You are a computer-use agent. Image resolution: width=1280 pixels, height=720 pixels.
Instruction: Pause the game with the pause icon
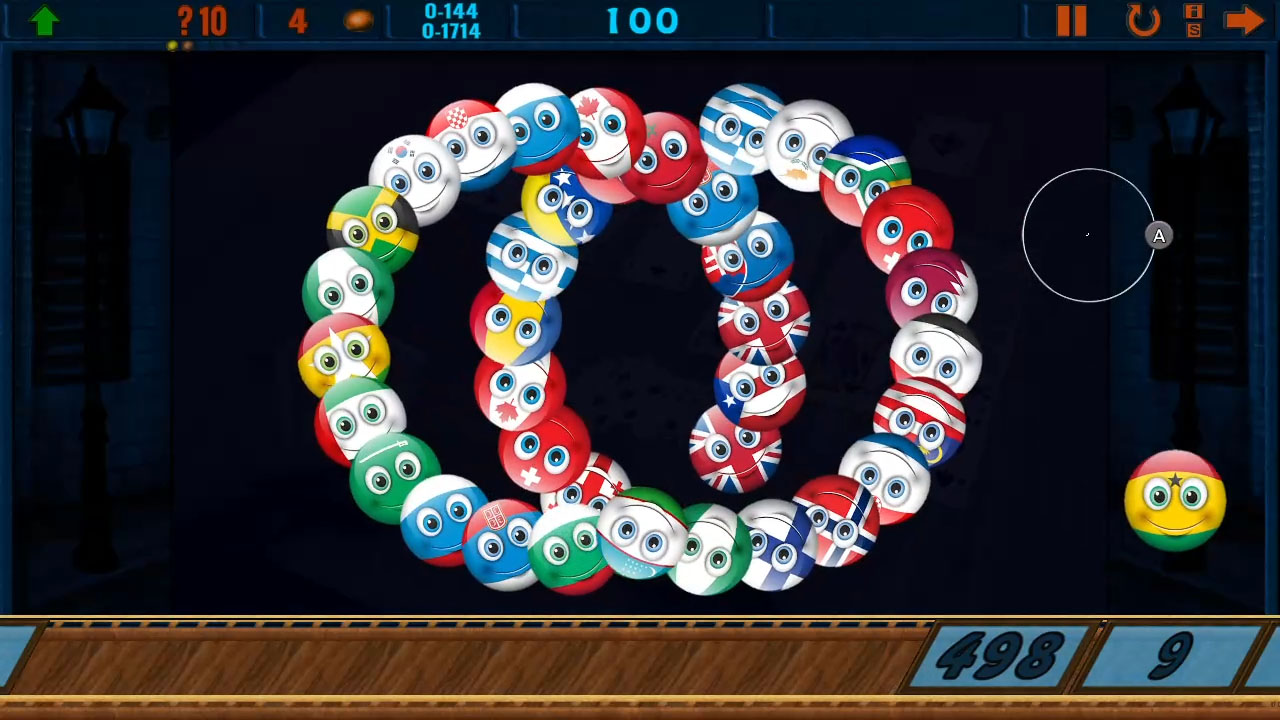[1070, 18]
